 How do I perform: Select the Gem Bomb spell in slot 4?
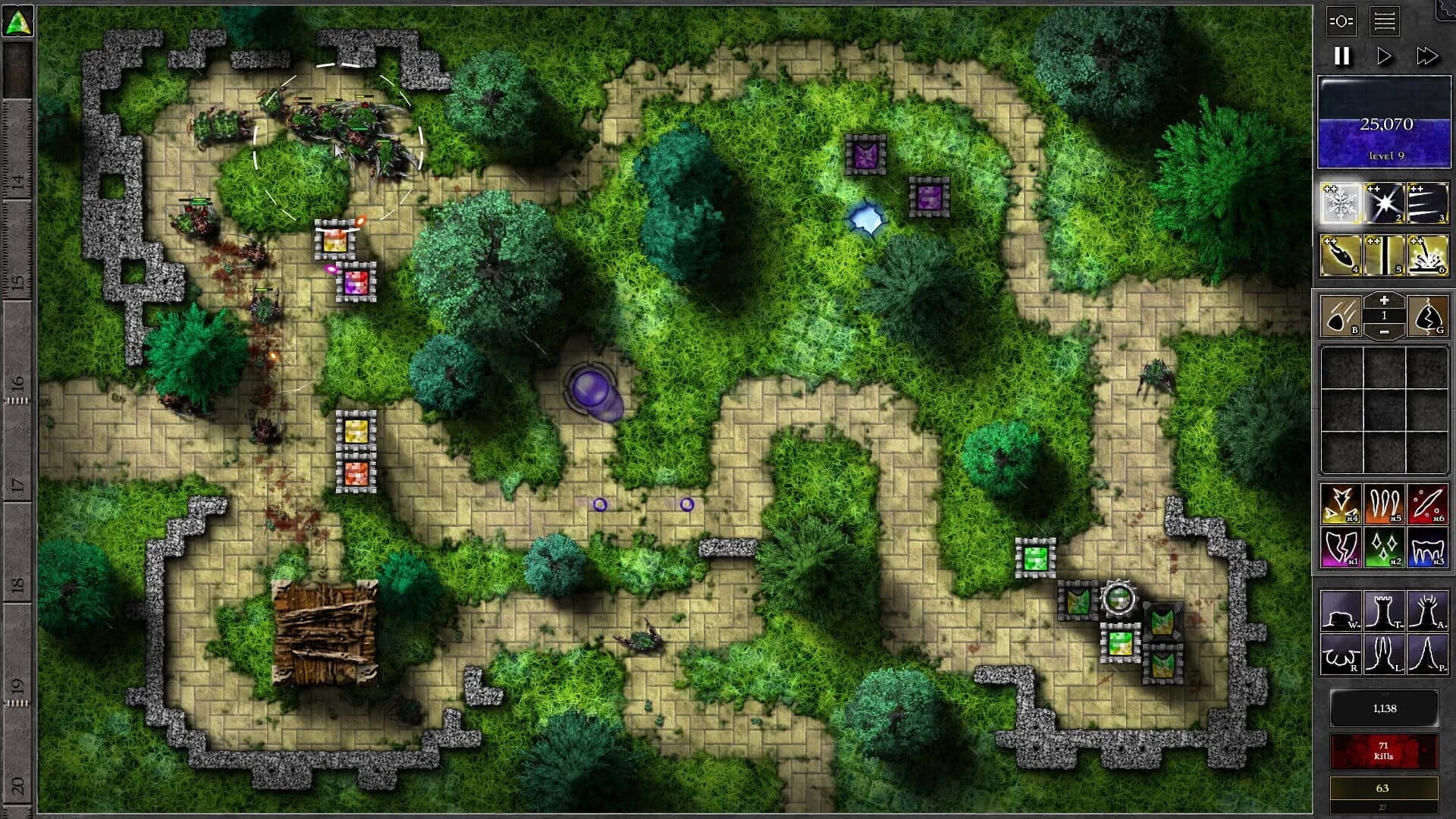pyautogui.click(x=1341, y=254)
